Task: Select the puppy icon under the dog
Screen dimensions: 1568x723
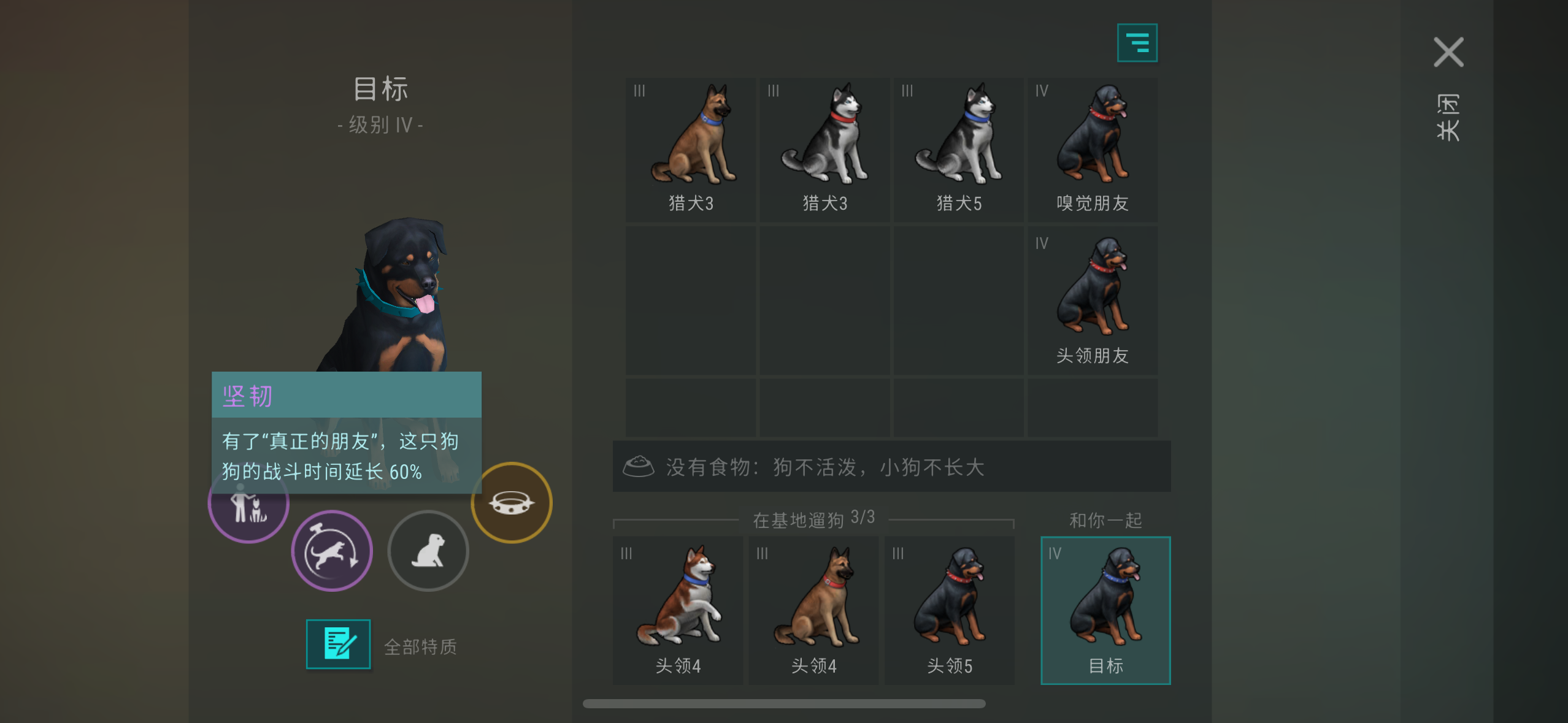Action: (429, 551)
